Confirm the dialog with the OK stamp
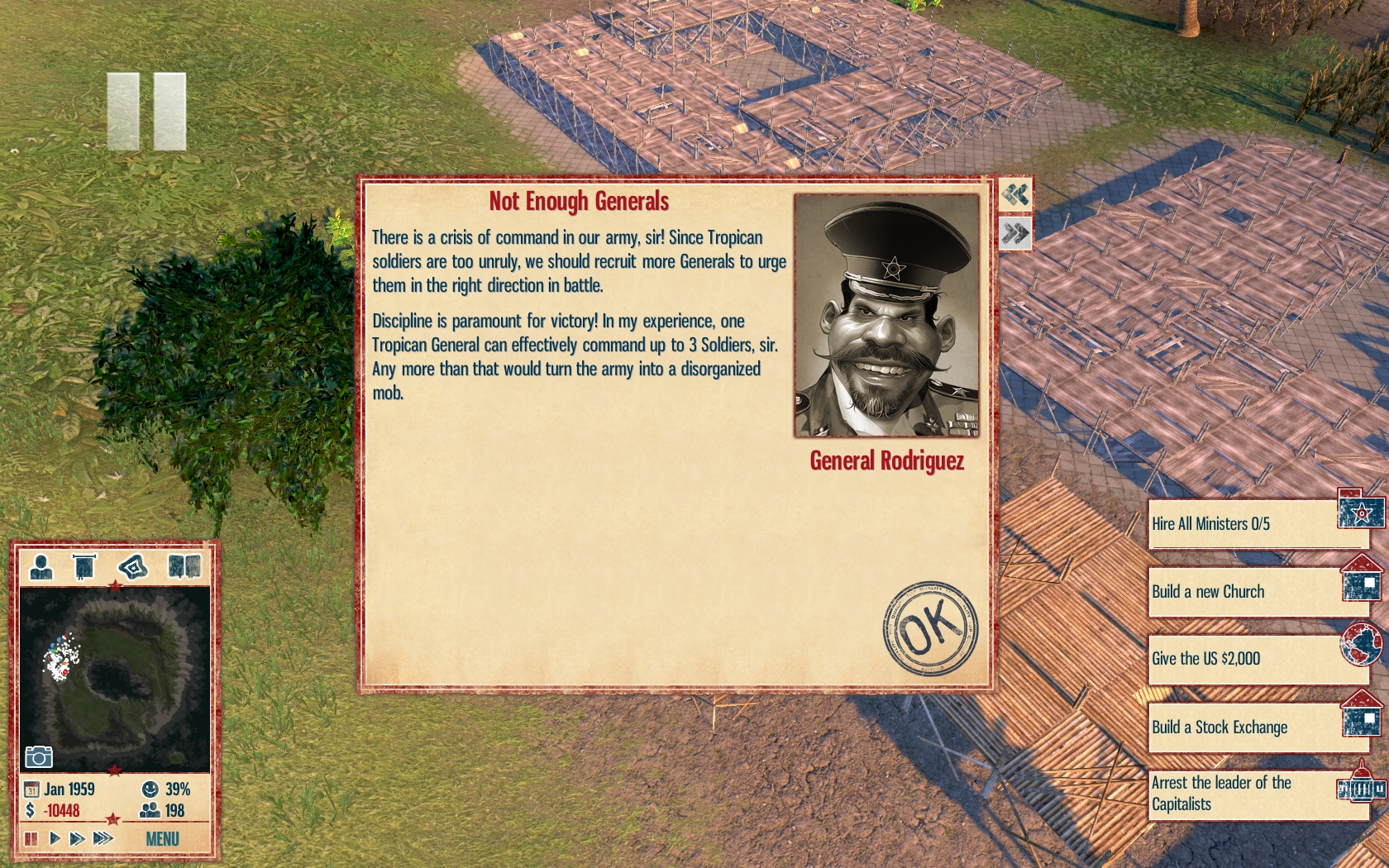Image resolution: width=1389 pixels, height=868 pixels. coord(930,627)
